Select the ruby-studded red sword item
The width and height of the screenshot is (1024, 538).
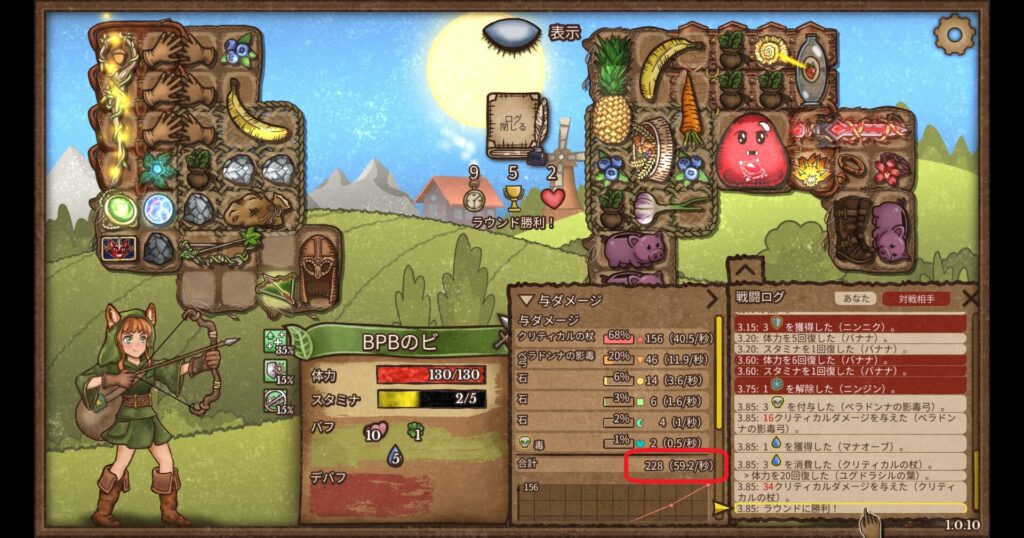pos(849,130)
